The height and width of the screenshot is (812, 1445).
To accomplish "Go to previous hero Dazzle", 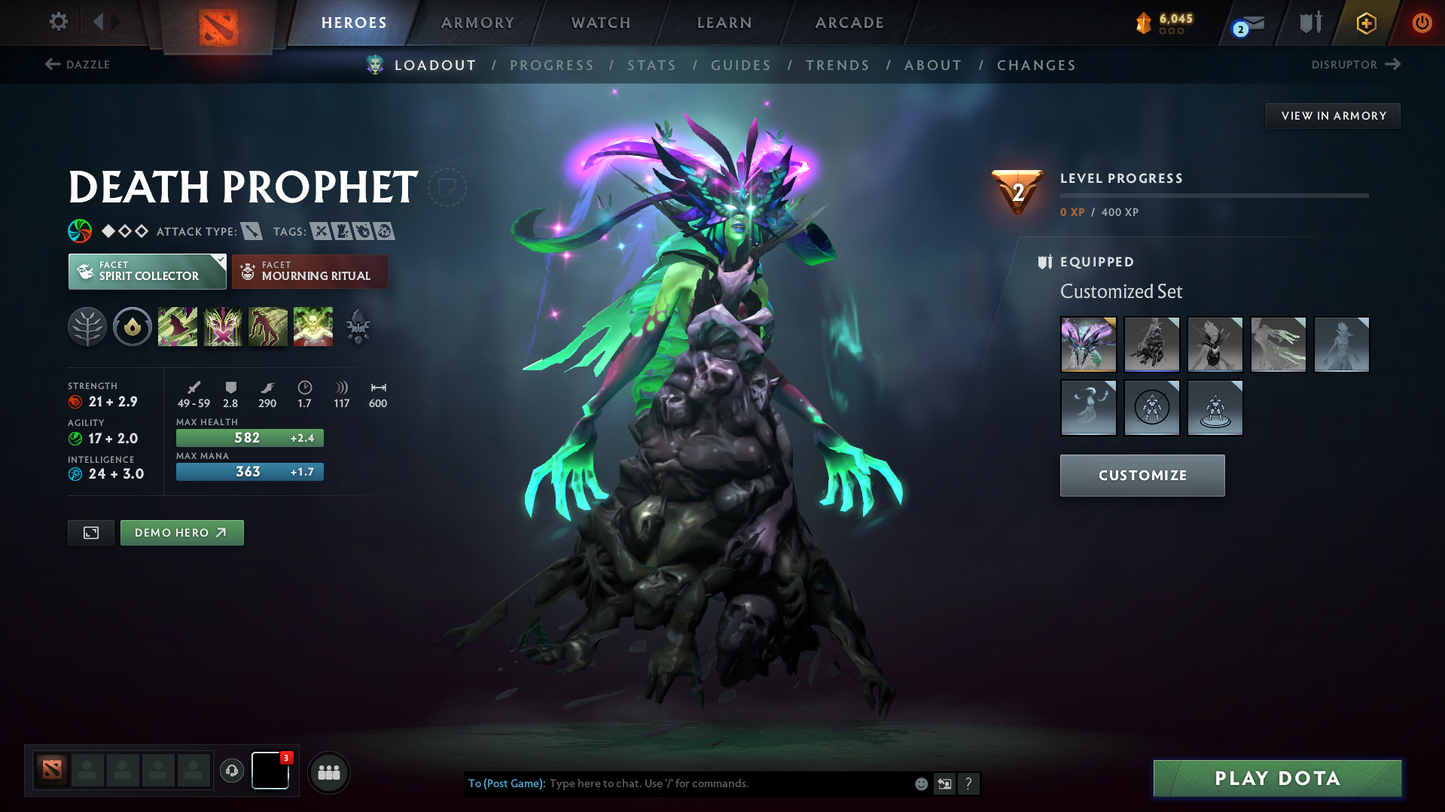I will (x=77, y=65).
